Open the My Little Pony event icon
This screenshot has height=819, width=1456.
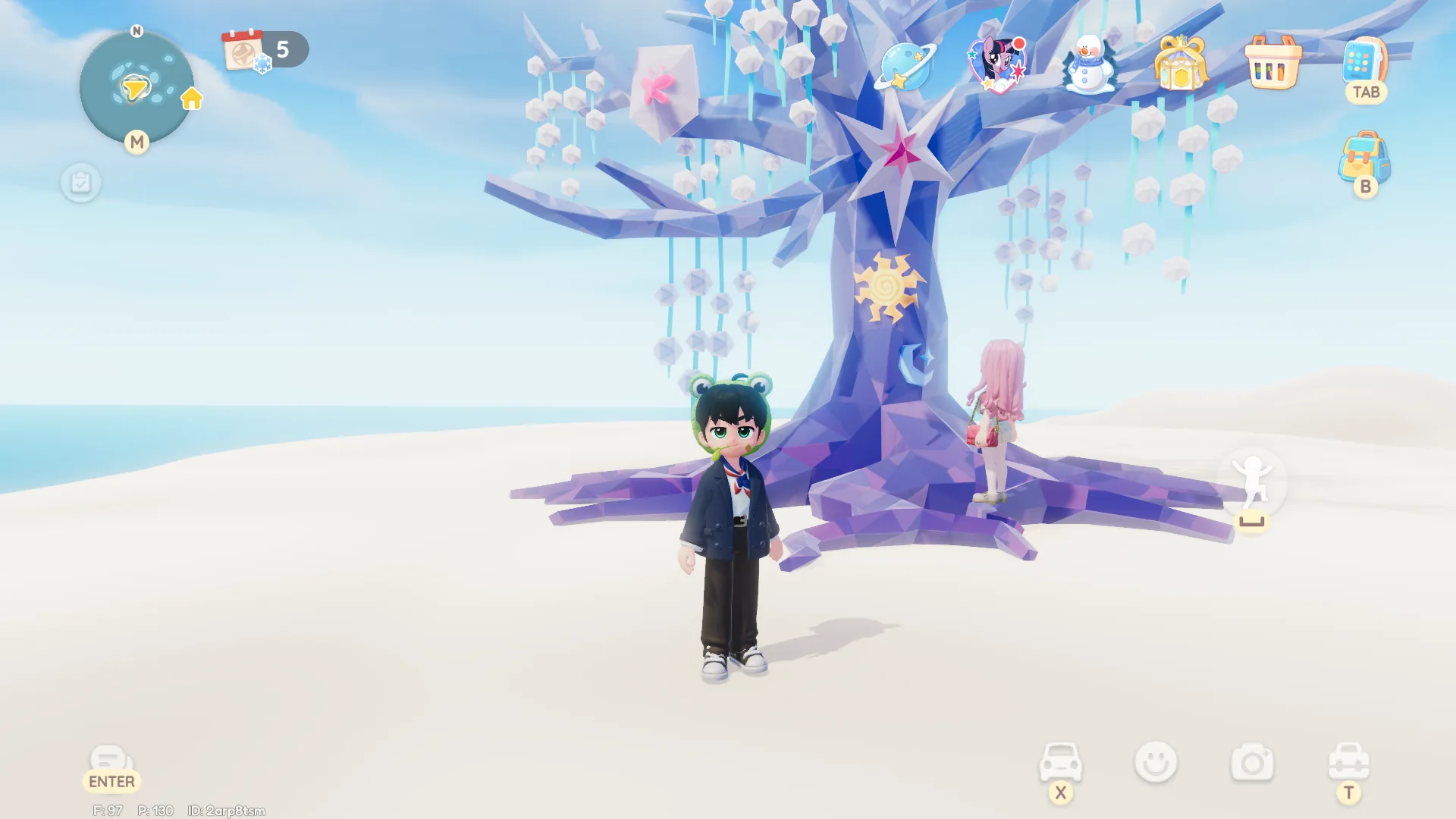pyautogui.click(x=998, y=64)
